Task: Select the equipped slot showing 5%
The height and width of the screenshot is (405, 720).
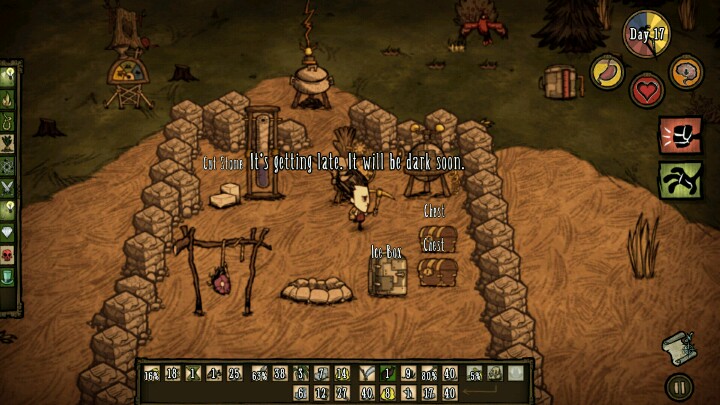Action: (475, 374)
